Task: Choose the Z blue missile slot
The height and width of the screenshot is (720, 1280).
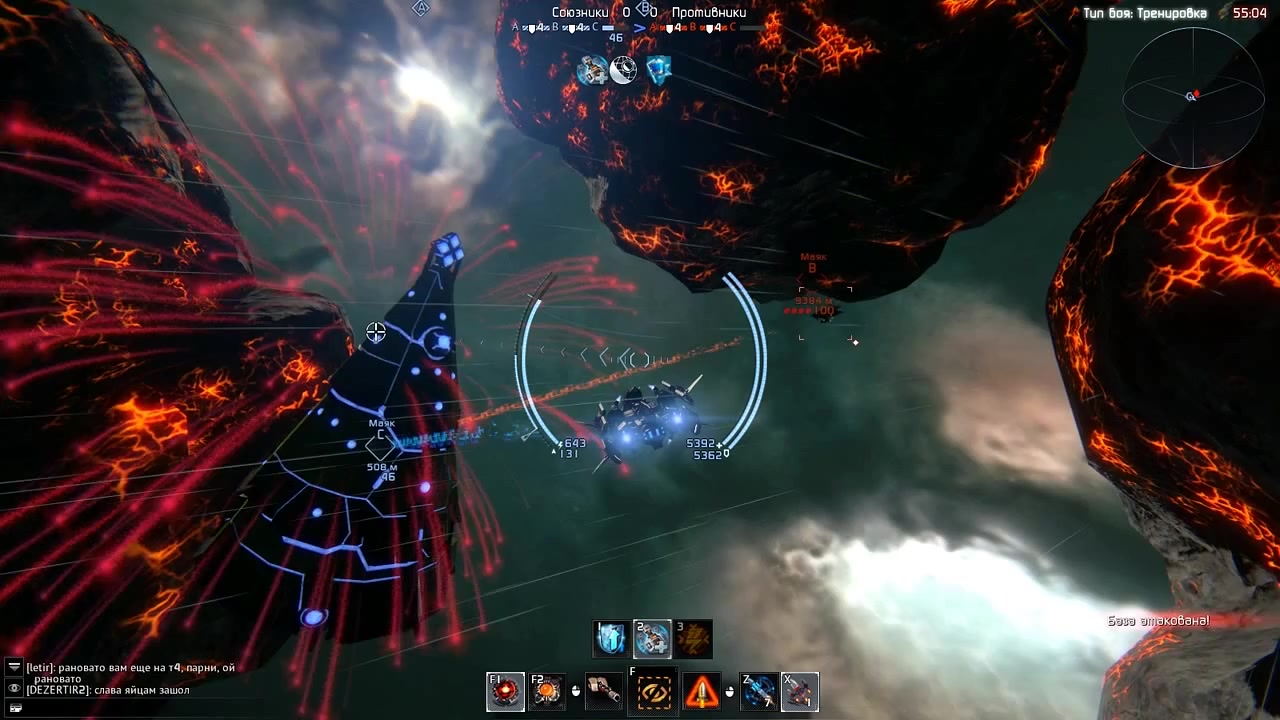Action: tap(759, 691)
